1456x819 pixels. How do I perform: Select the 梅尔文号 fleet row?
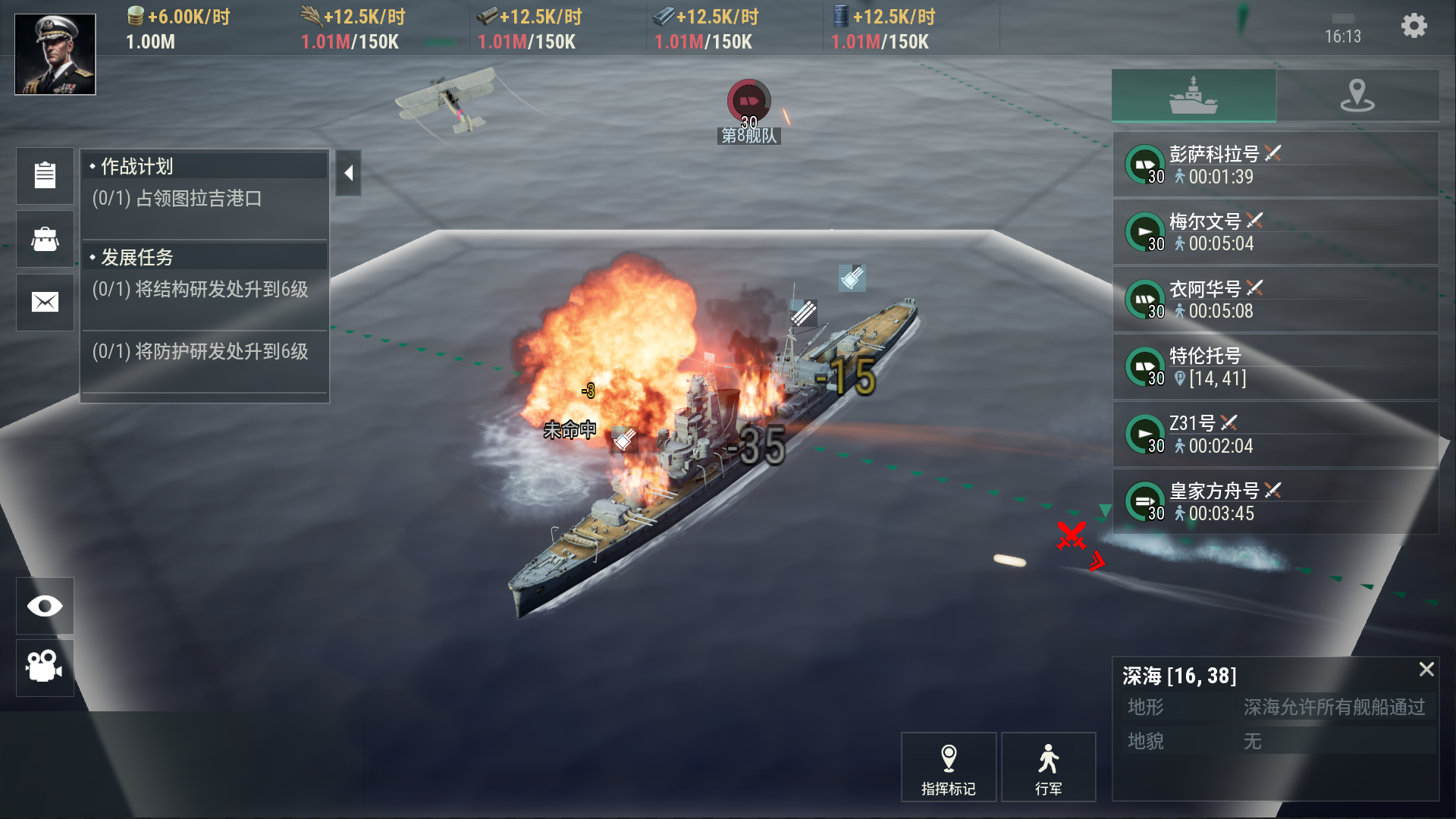(1276, 232)
